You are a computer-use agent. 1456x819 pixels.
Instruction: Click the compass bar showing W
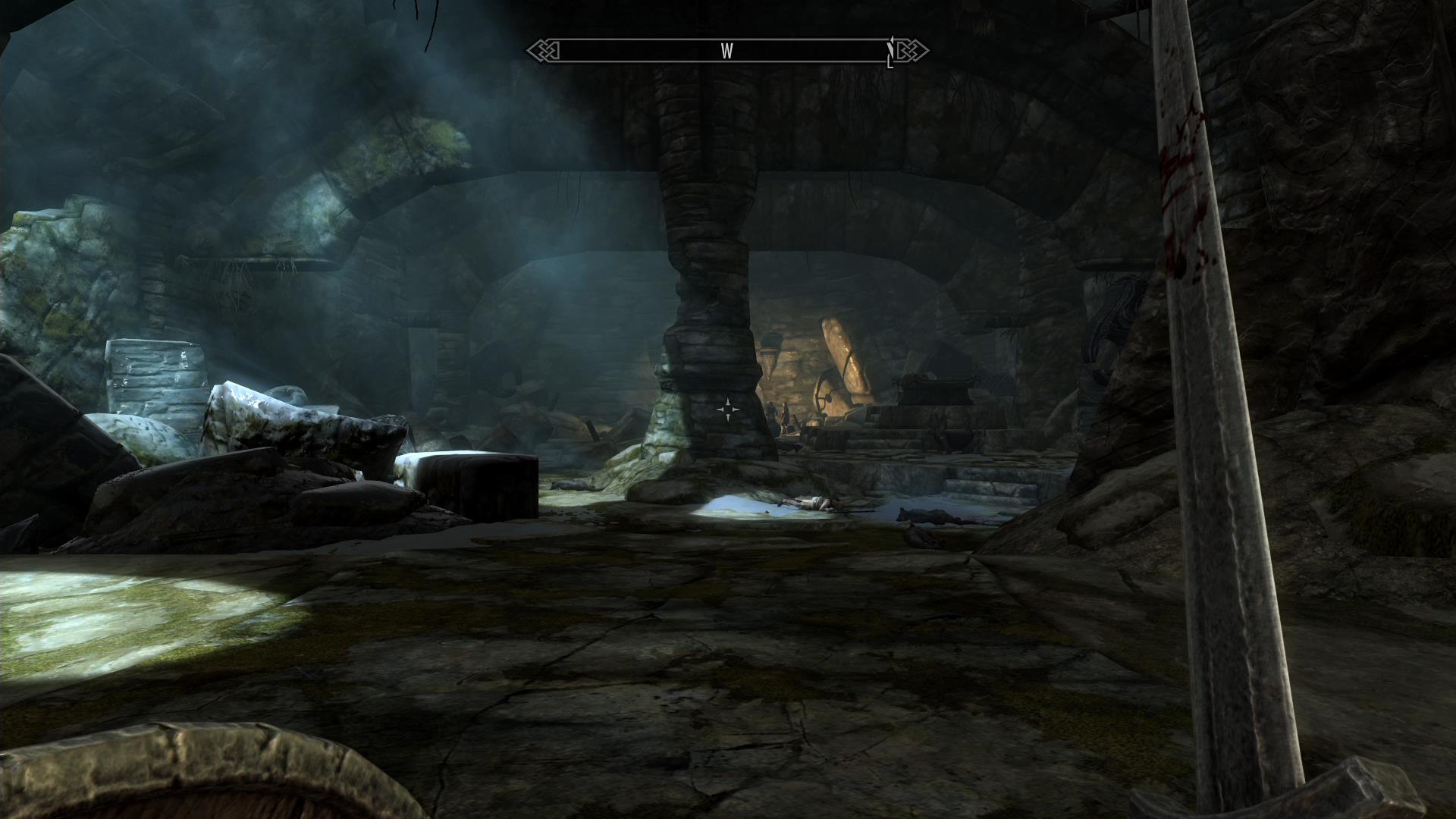pos(726,51)
